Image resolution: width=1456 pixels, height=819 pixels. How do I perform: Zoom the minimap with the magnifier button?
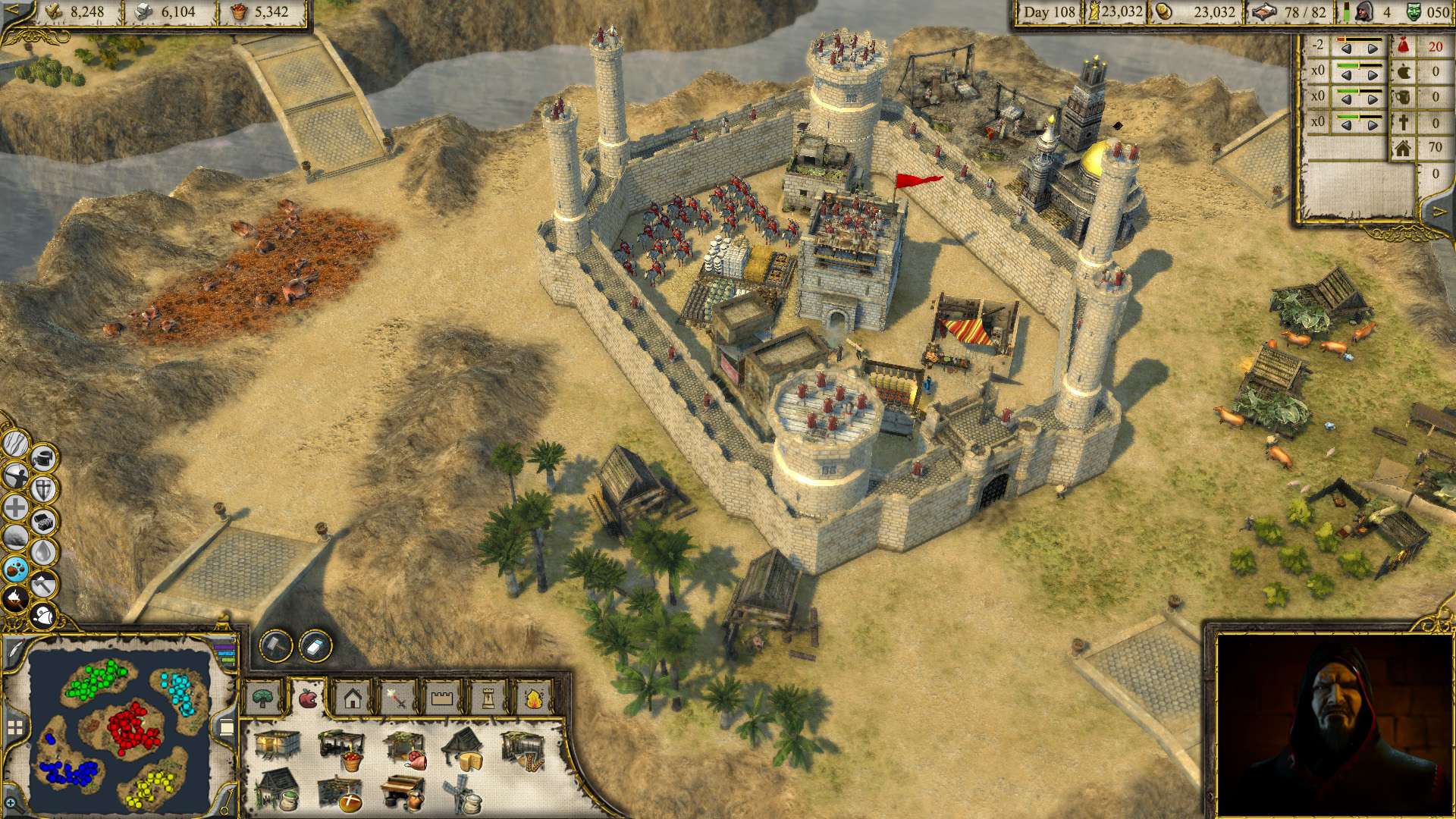(x=11, y=802)
